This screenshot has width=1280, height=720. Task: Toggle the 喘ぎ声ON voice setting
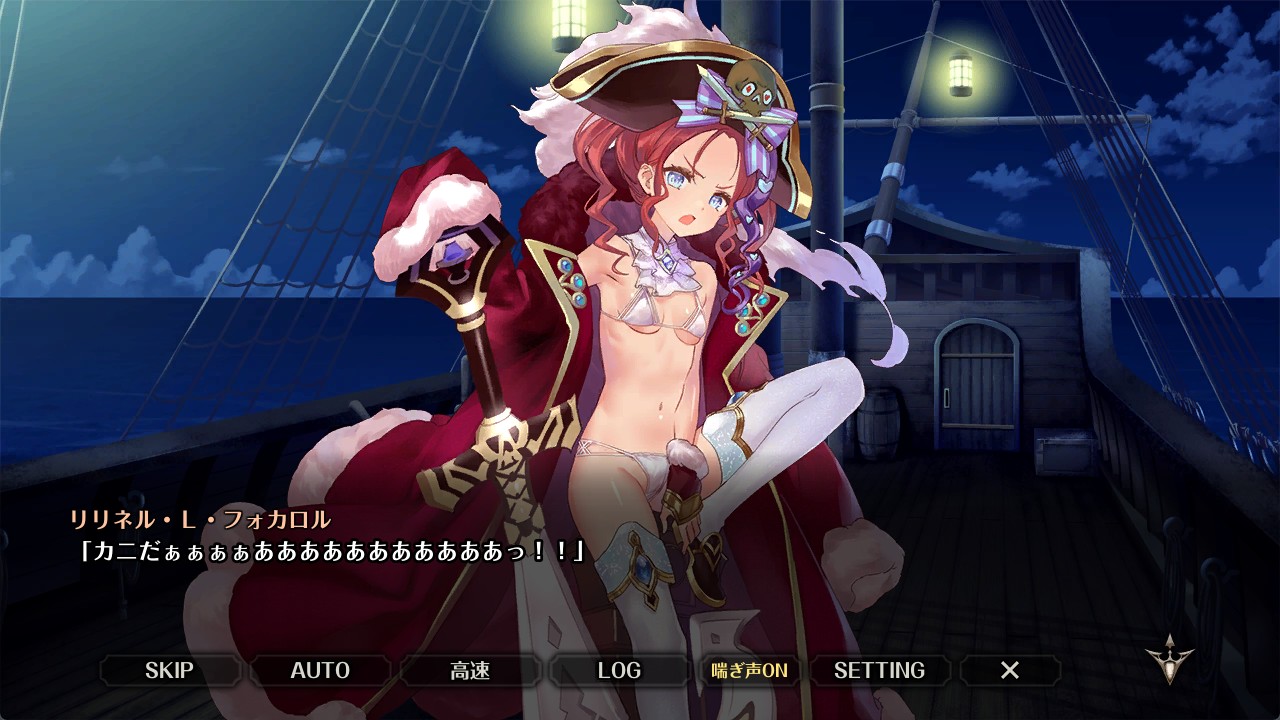(x=749, y=670)
